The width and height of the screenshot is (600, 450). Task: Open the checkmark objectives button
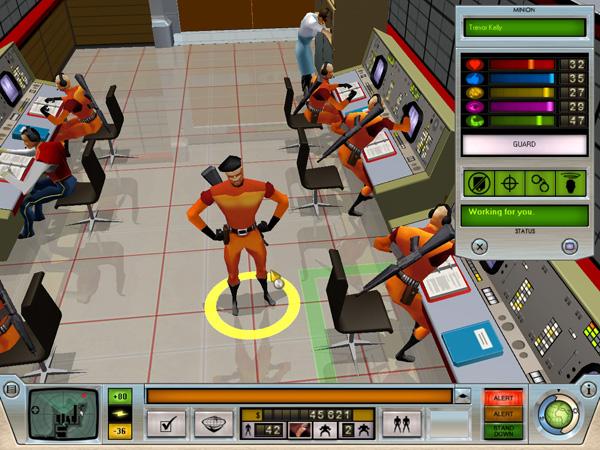165,423
